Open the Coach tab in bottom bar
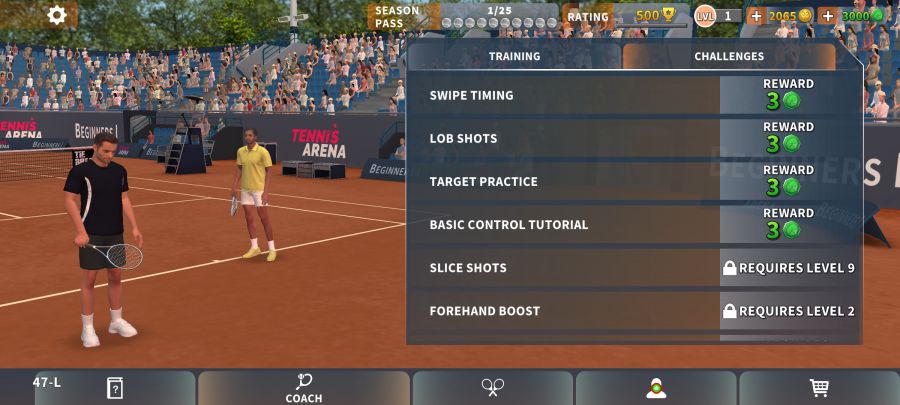The width and height of the screenshot is (900, 405). (304, 388)
